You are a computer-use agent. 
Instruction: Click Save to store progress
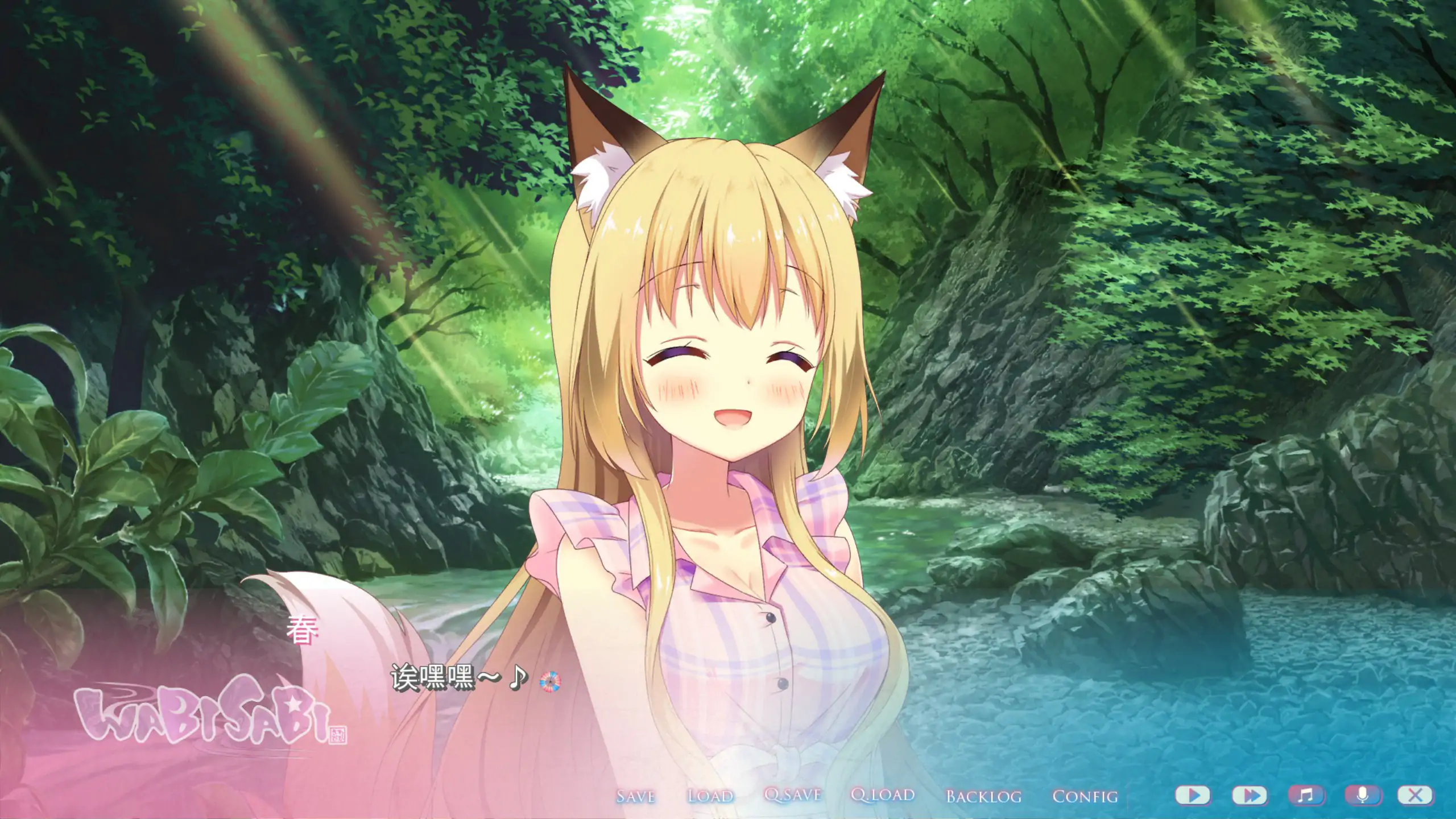637,796
